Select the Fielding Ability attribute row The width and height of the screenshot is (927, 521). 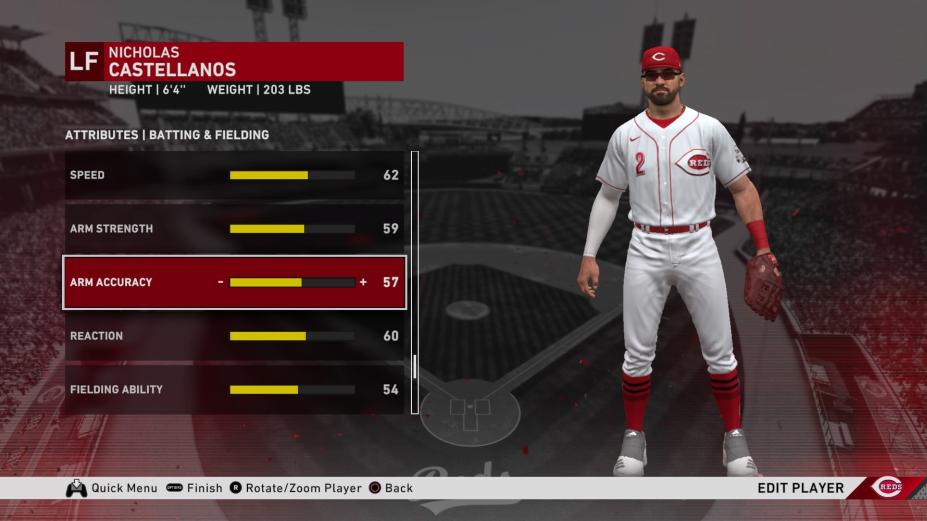234,390
